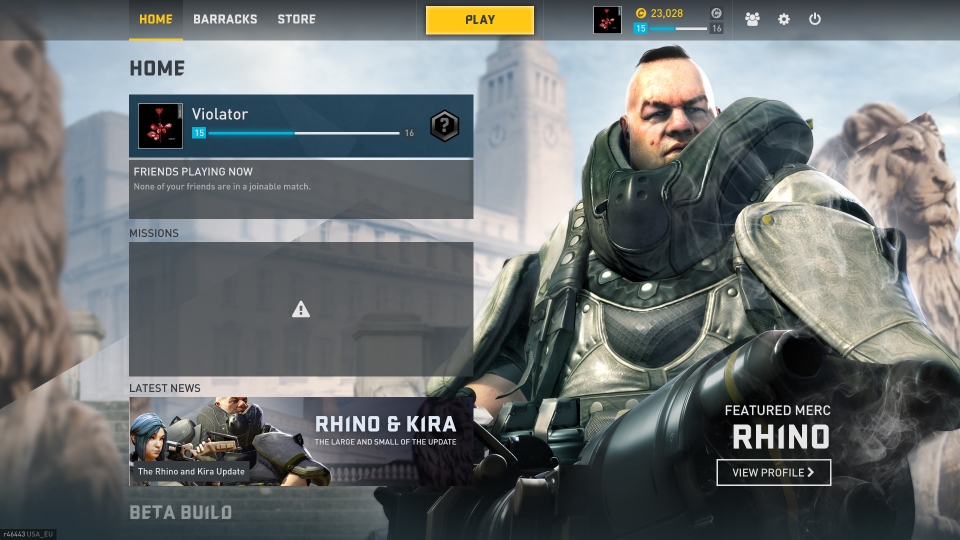Screen dimensions: 960x540
Task: Hit the yellow Play button
Action: [480, 20]
